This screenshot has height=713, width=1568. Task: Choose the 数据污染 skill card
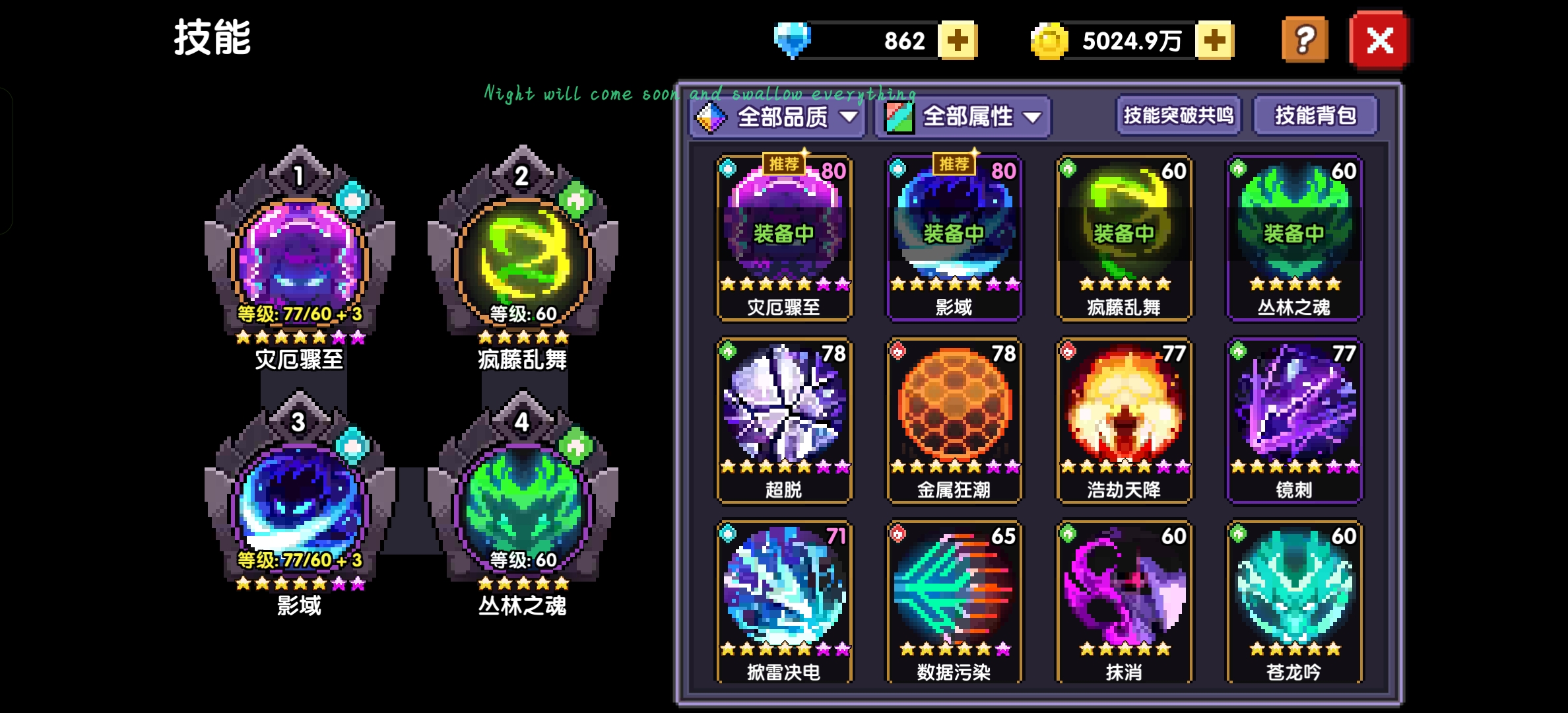pyautogui.click(x=954, y=602)
